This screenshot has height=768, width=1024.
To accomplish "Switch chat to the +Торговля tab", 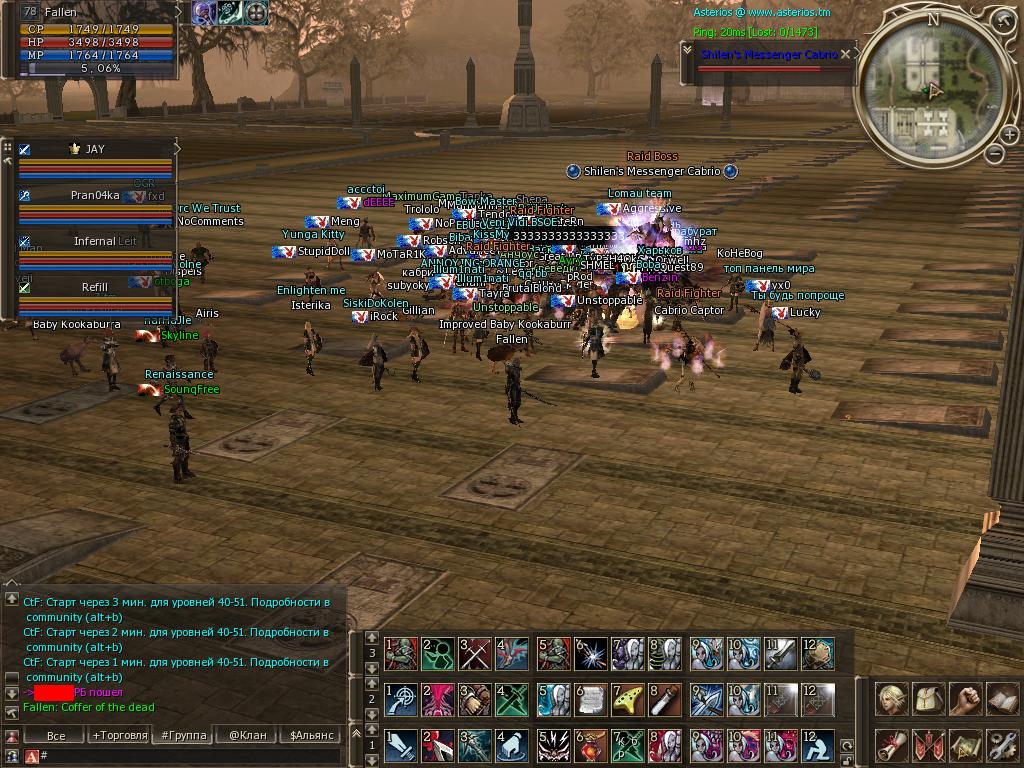I will 117,735.
